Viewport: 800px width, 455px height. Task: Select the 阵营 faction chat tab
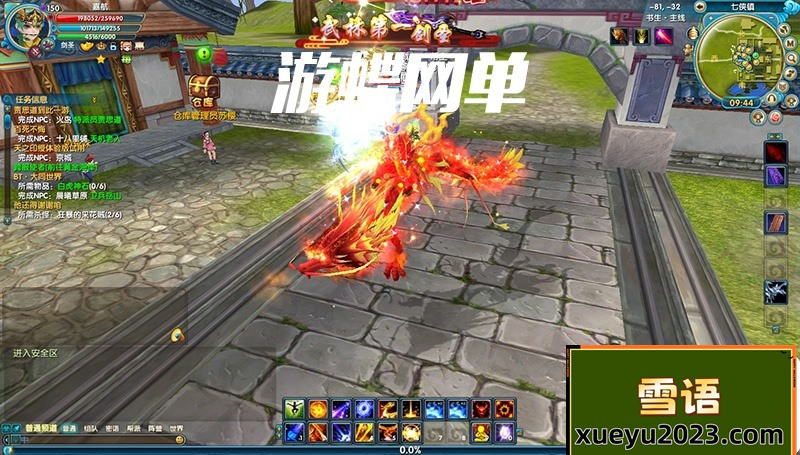coord(155,428)
